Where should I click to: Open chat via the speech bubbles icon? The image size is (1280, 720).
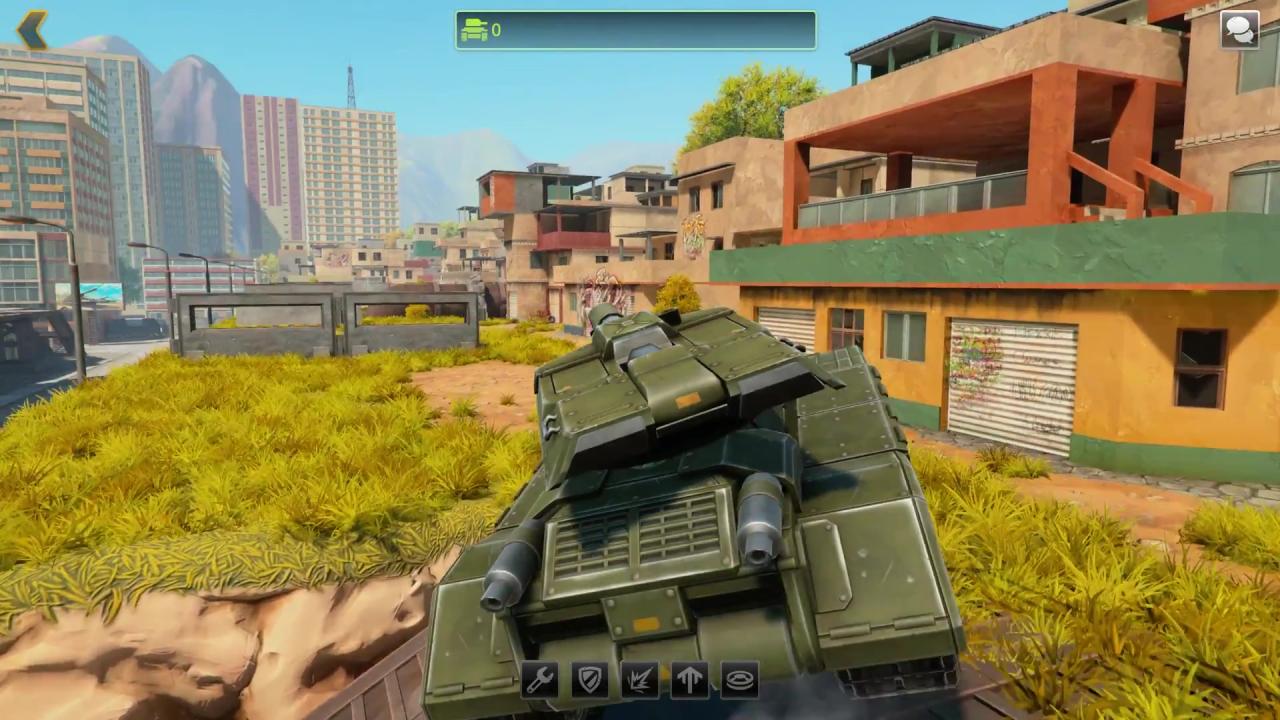(x=1239, y=29)
